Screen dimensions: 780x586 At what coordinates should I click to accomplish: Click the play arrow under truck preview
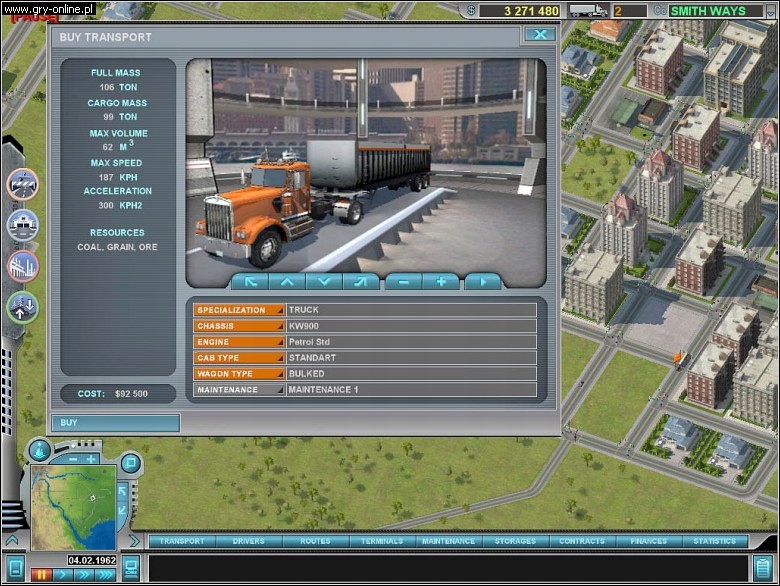482,282
